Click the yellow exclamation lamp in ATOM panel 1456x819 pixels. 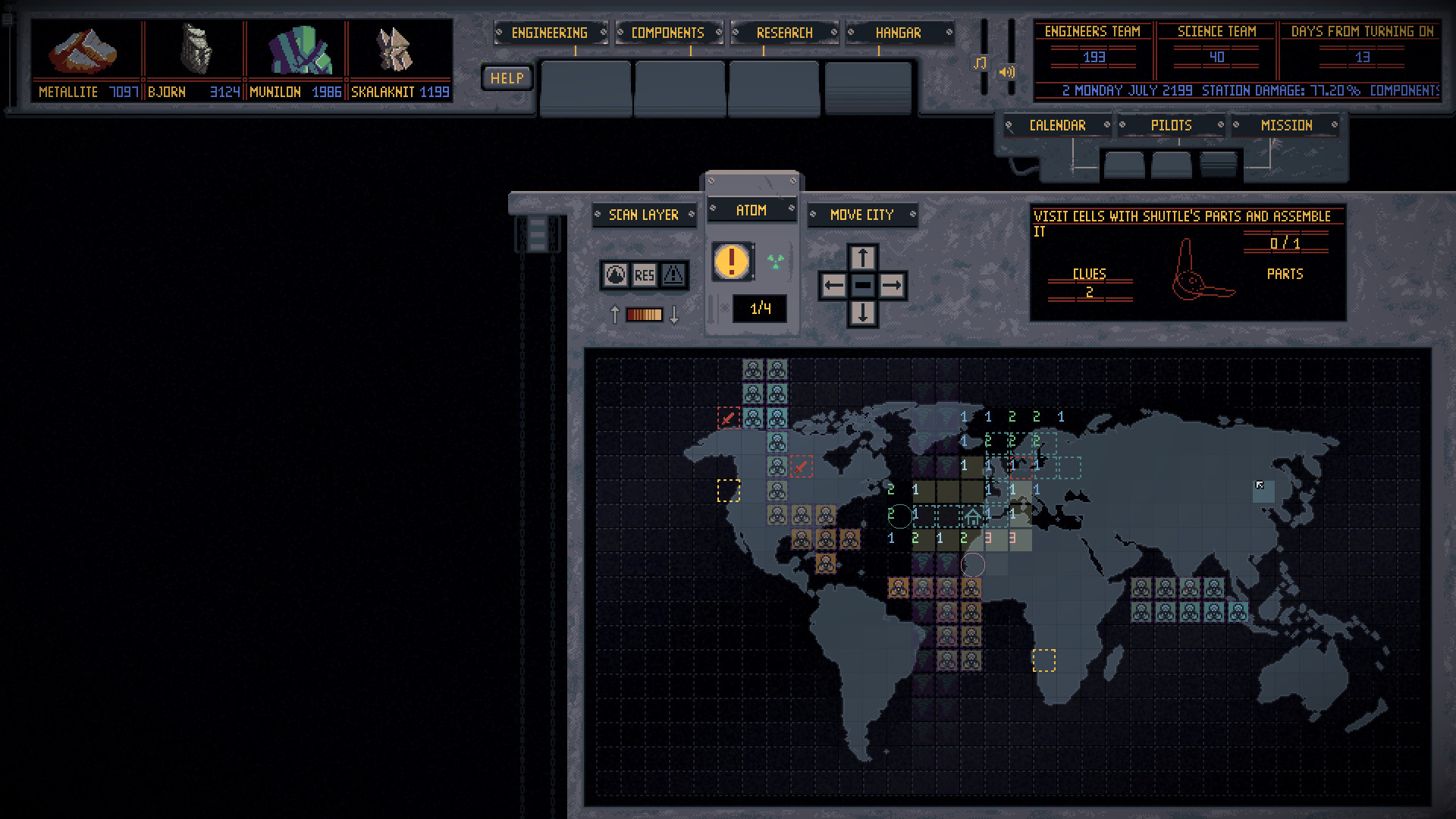click(730, 259)
